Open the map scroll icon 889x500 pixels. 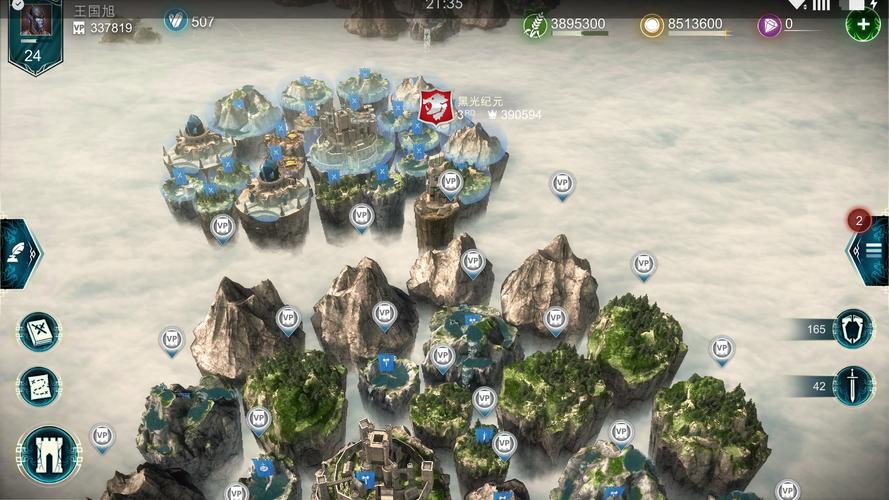[40, 387]
